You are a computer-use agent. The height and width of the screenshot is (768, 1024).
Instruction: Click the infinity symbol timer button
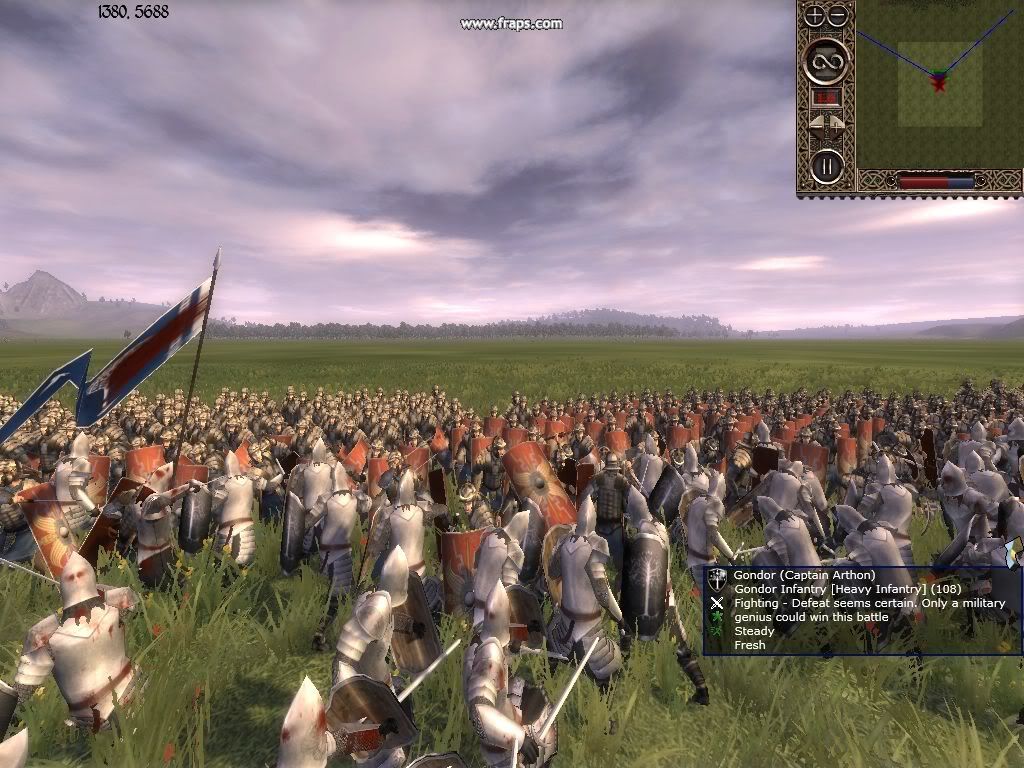[826, 62]
